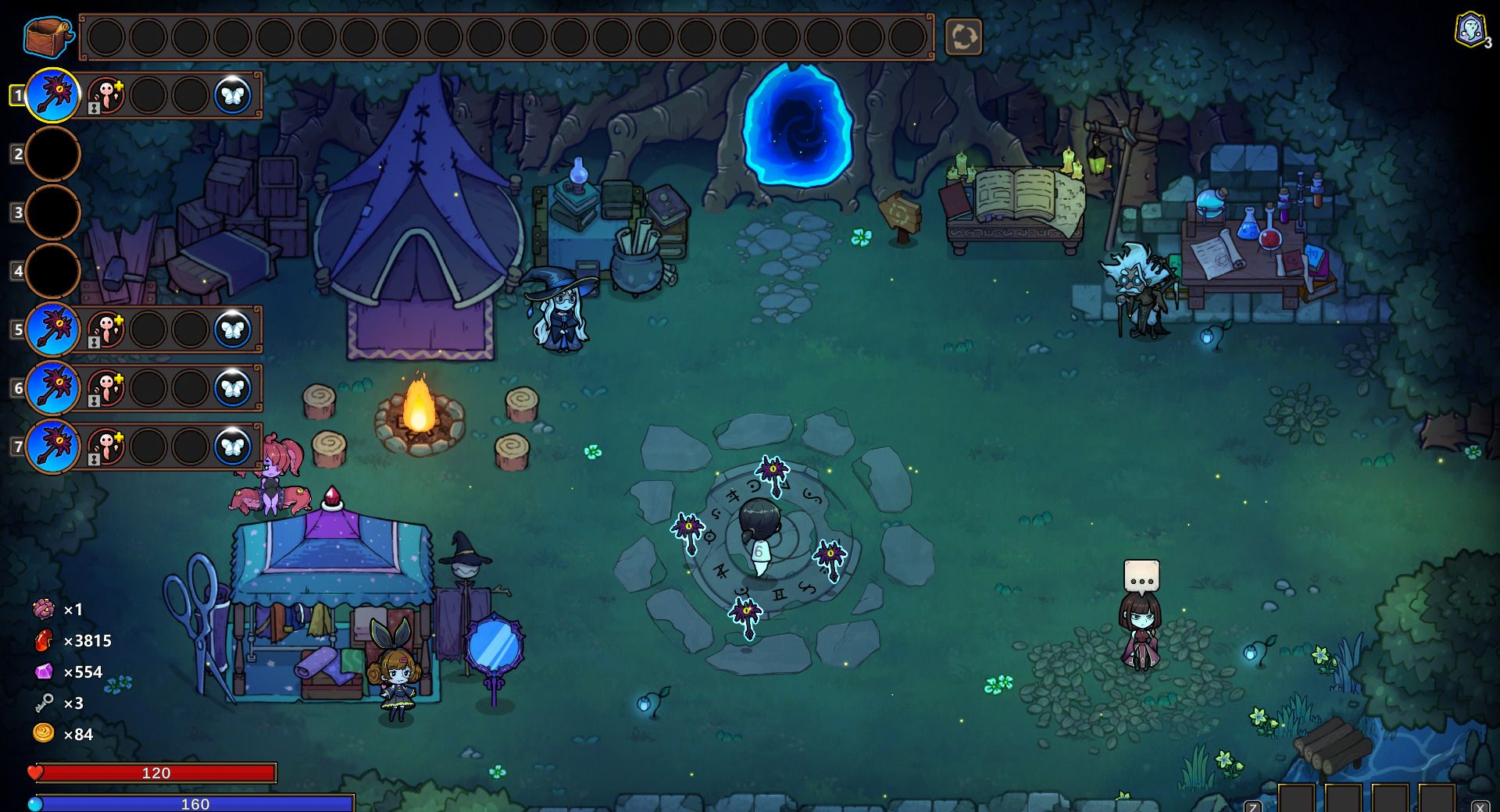
Task: Select empty wand slot number 3
Action: (53, 212)
